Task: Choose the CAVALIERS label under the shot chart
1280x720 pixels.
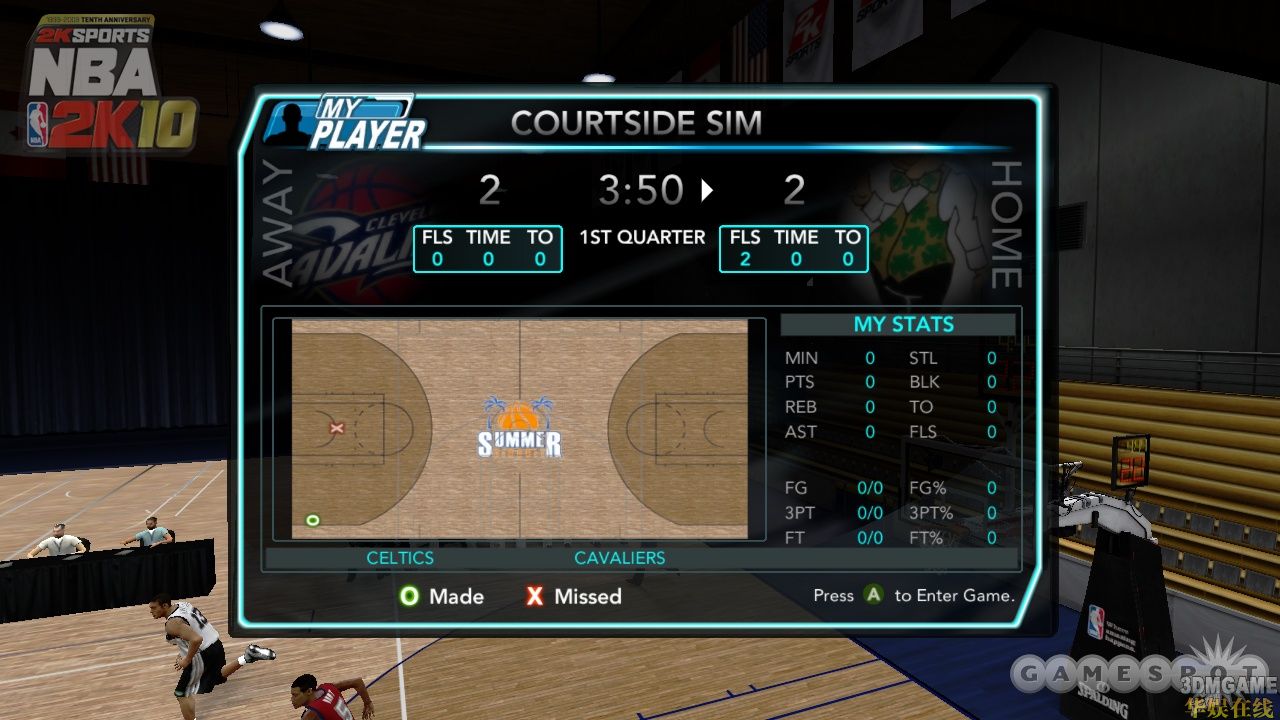Action: pyautogui.click(x=620, y=558)
